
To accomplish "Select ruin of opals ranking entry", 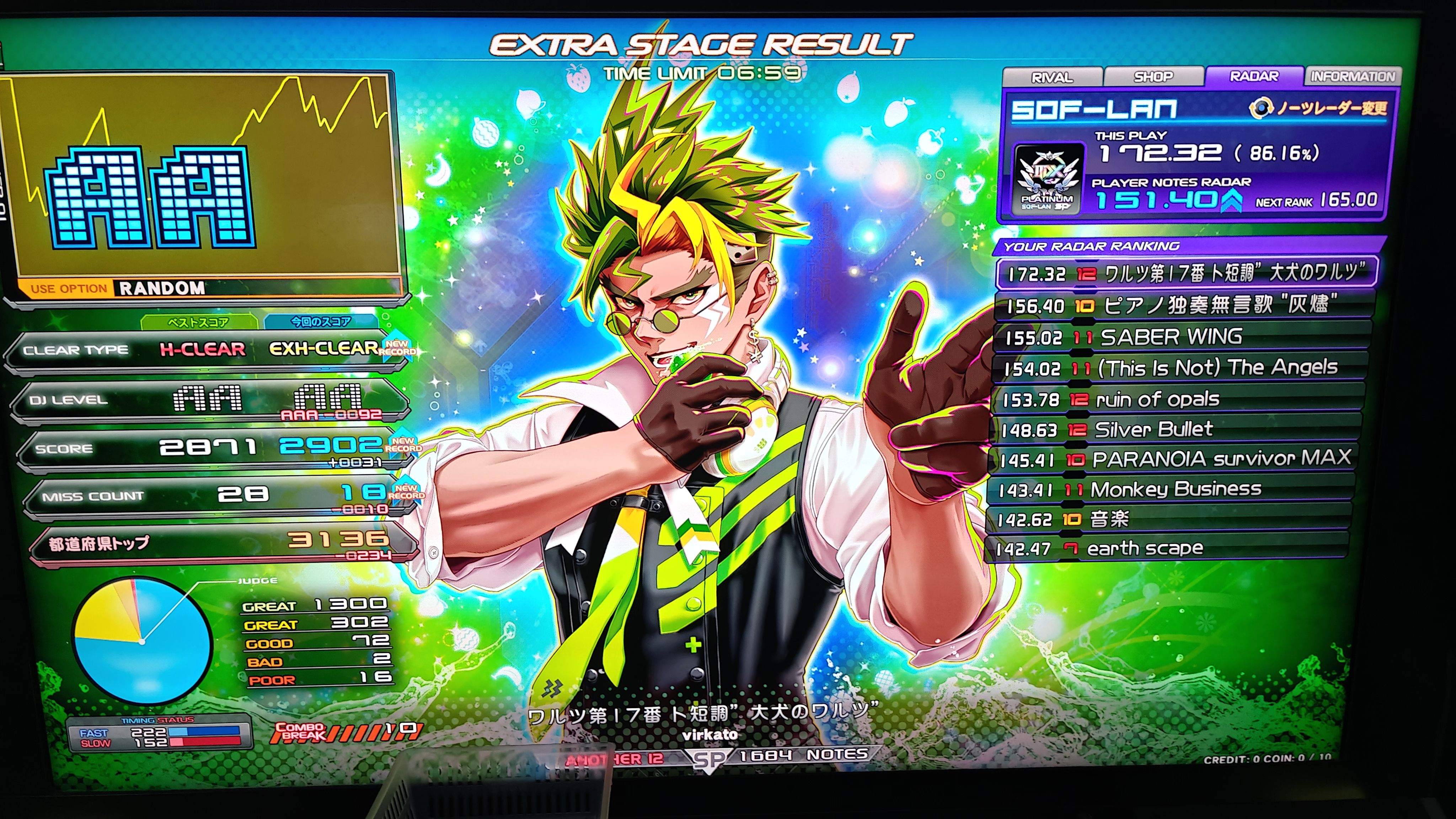I will (x=1178, y=400).
